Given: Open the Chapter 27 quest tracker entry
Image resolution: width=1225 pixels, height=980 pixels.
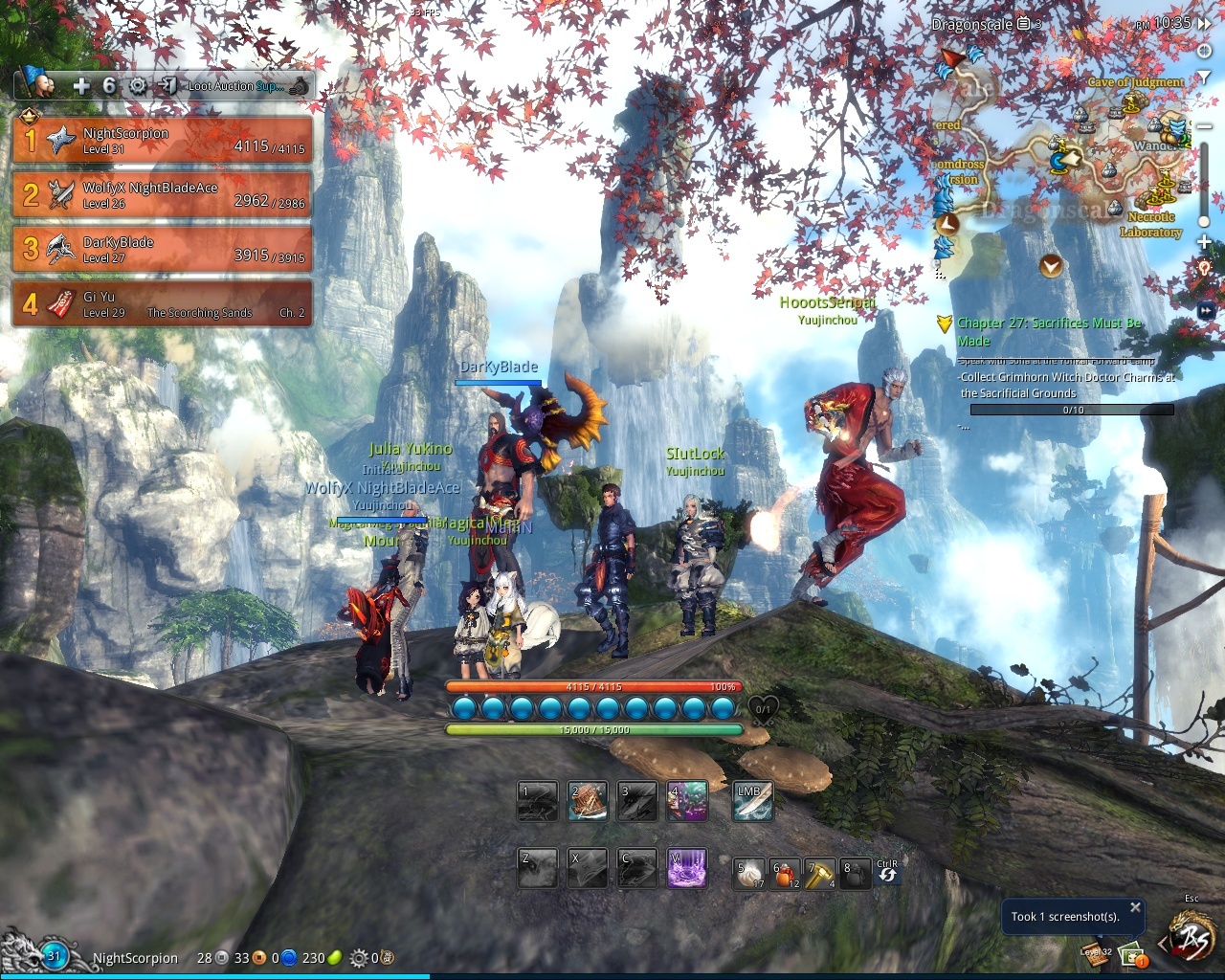Looking at the screenshot, I should 1049,332.
